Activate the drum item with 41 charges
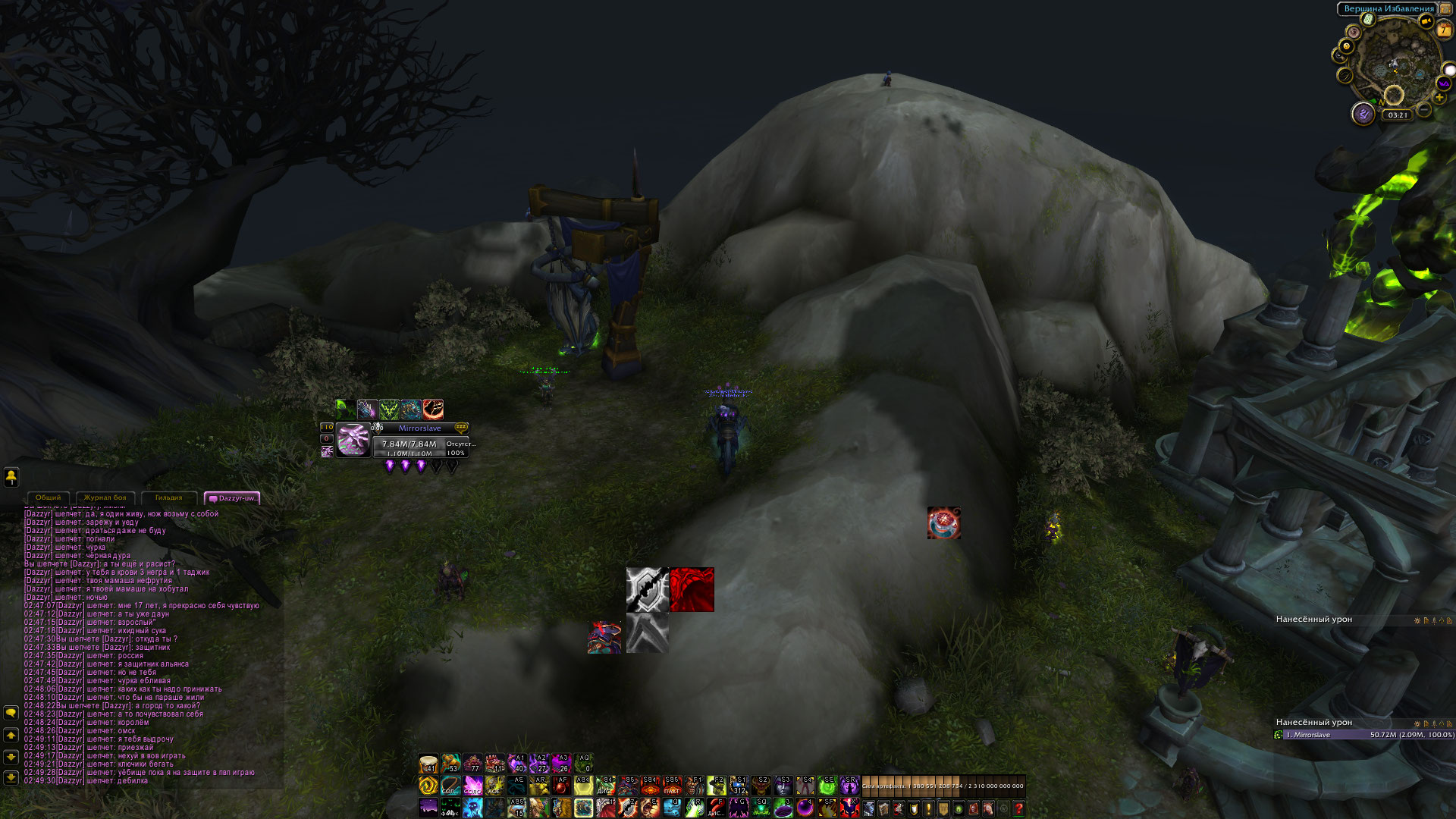 pyautogui.click(x=428, y=763)
